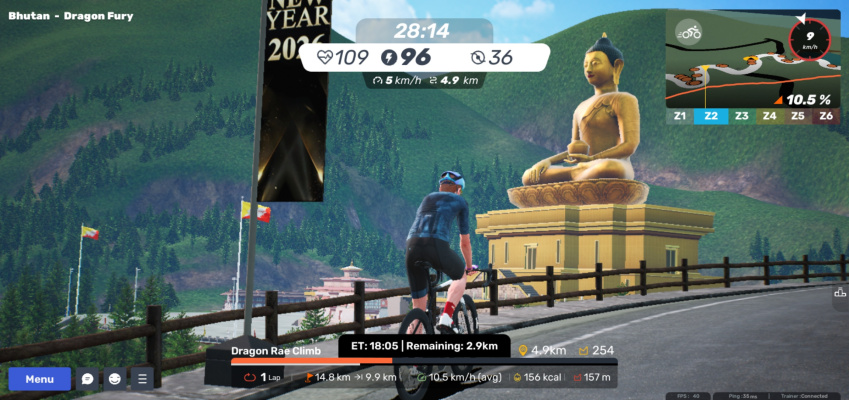Open the leaderboard podium icon
Viewport: 849px width, 400px height.
pos(839,293)
